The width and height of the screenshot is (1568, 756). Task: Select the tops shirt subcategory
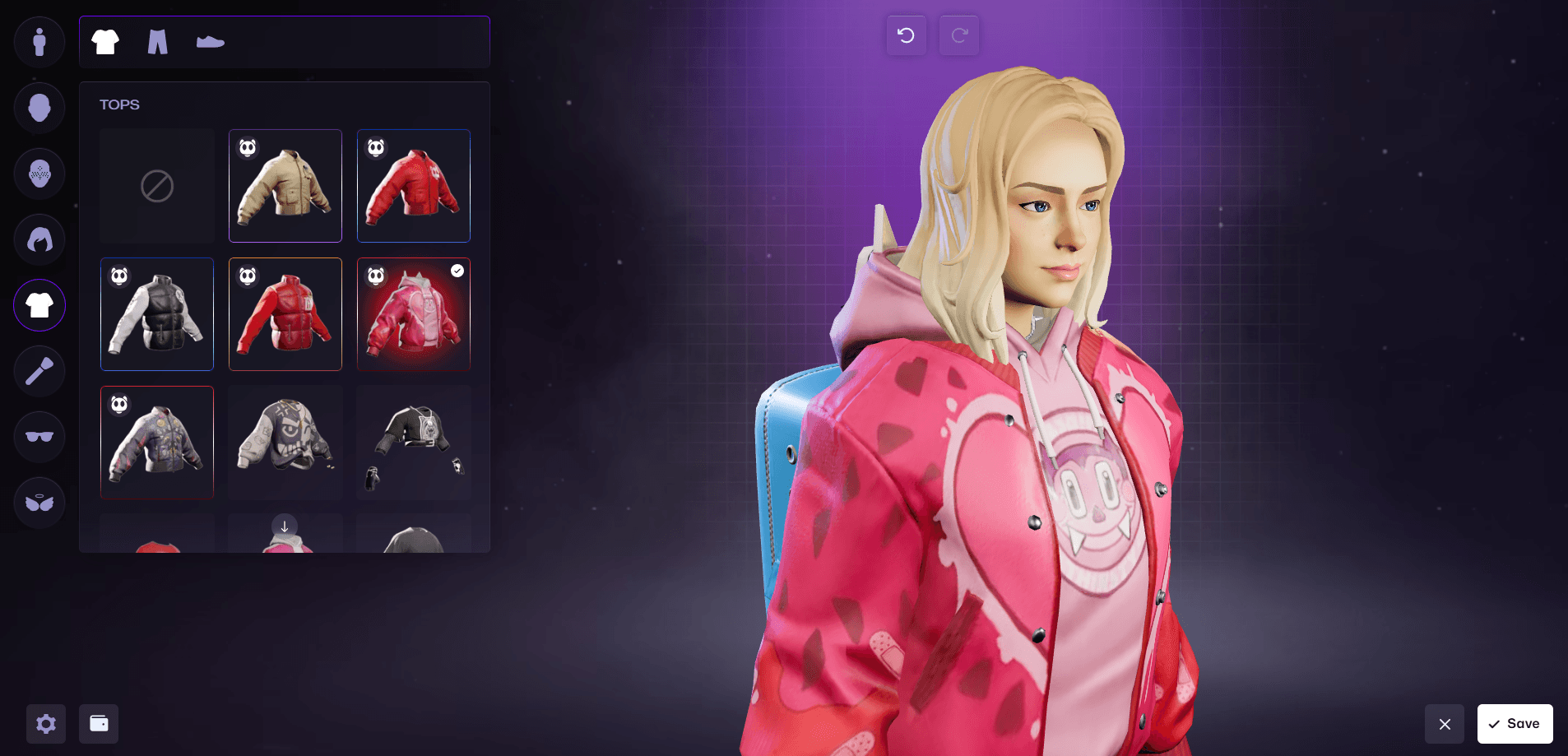[x=105, y=42]
